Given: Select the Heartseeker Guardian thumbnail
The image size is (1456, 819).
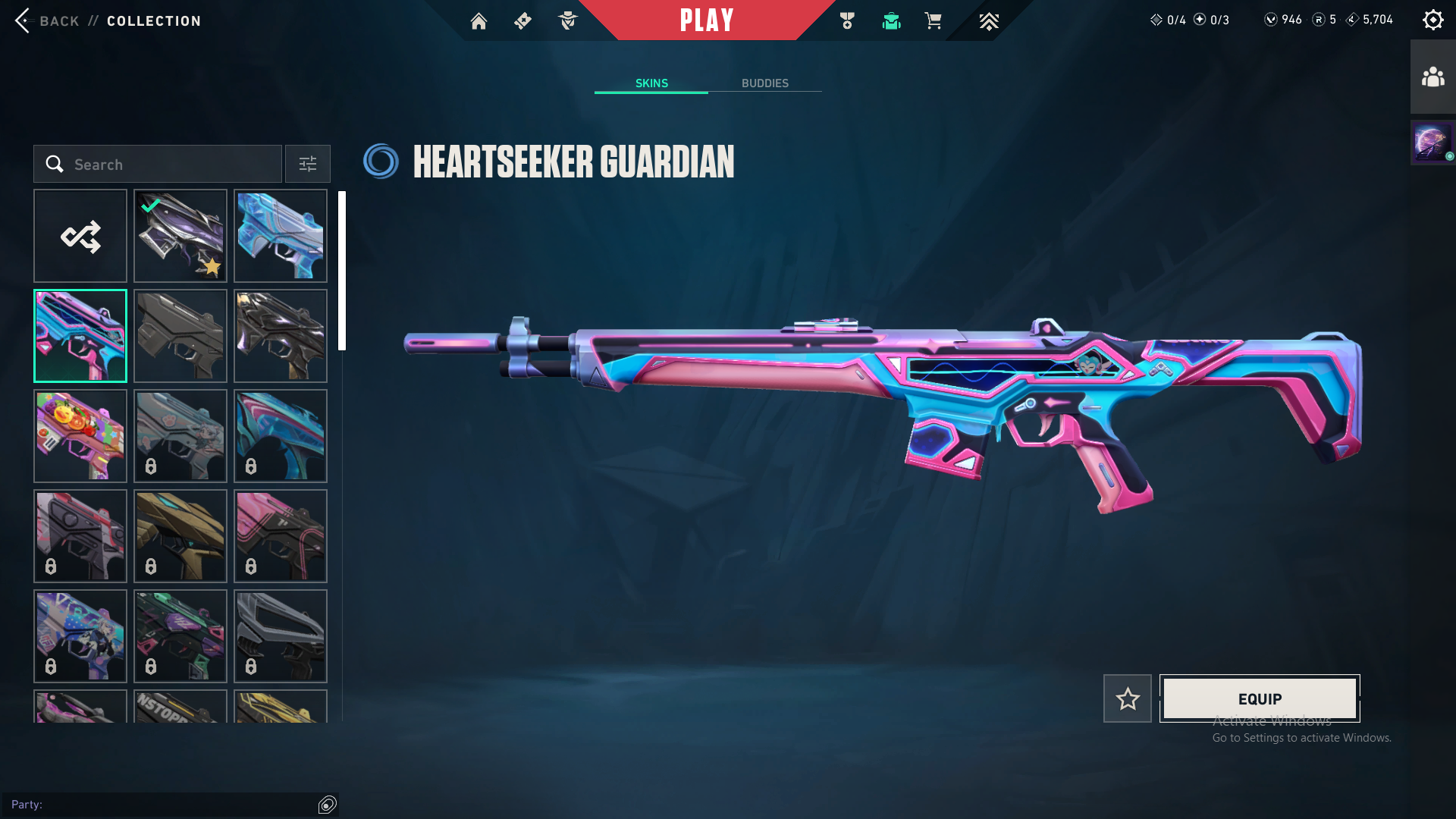Looking at the screenshot, I should pyautogui.click(x=80, y=336).
